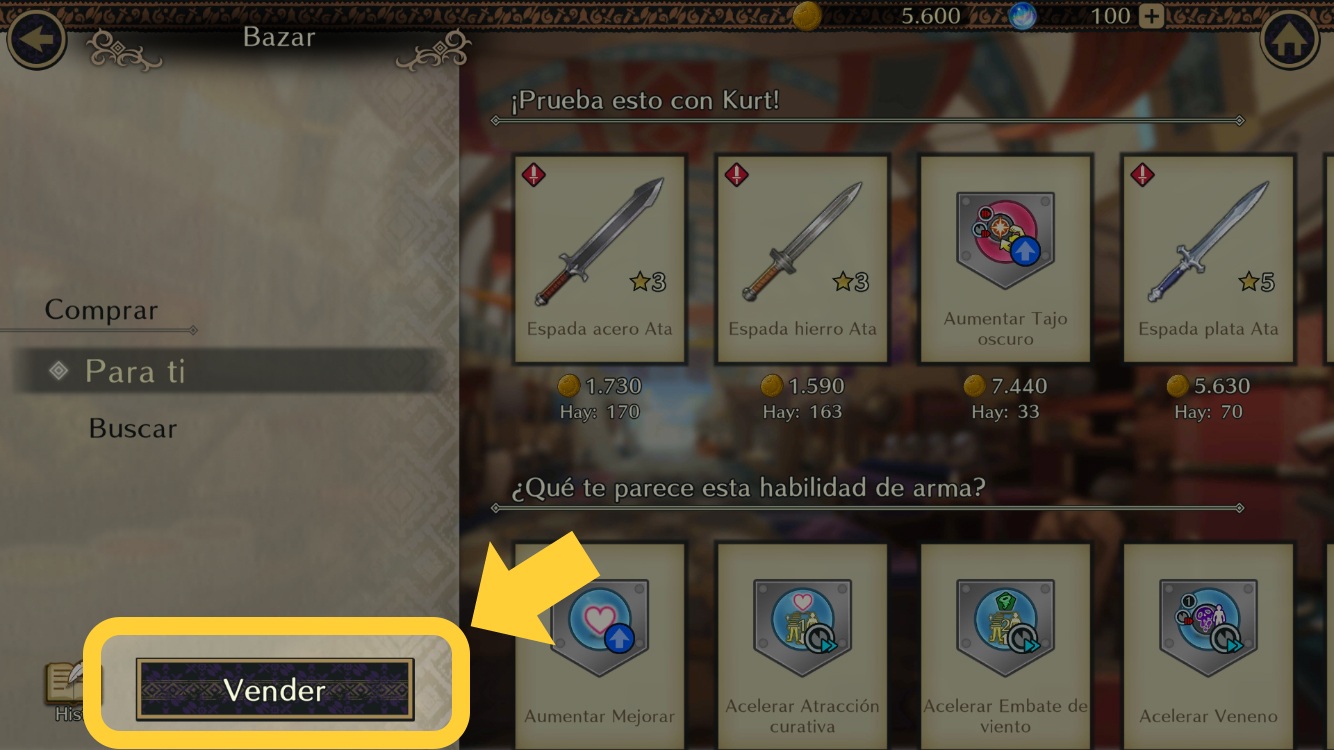Pick the Aumentar Tajo oscuro skill
This screenshot has width=1334, height=750.
(x=1005, y=258)
